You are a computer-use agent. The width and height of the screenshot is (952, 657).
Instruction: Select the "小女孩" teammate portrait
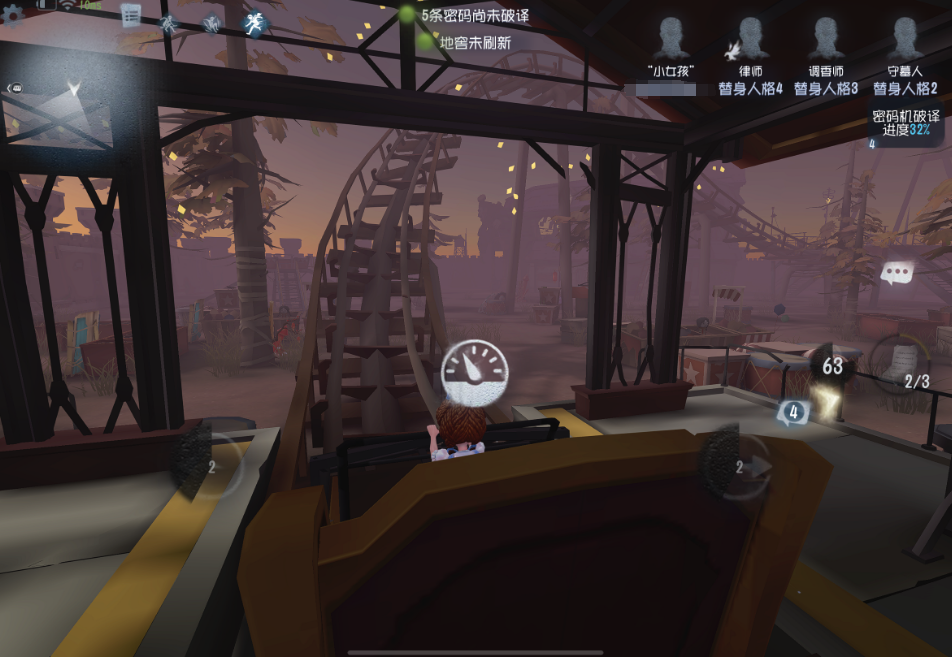click(x=670, y=42)
